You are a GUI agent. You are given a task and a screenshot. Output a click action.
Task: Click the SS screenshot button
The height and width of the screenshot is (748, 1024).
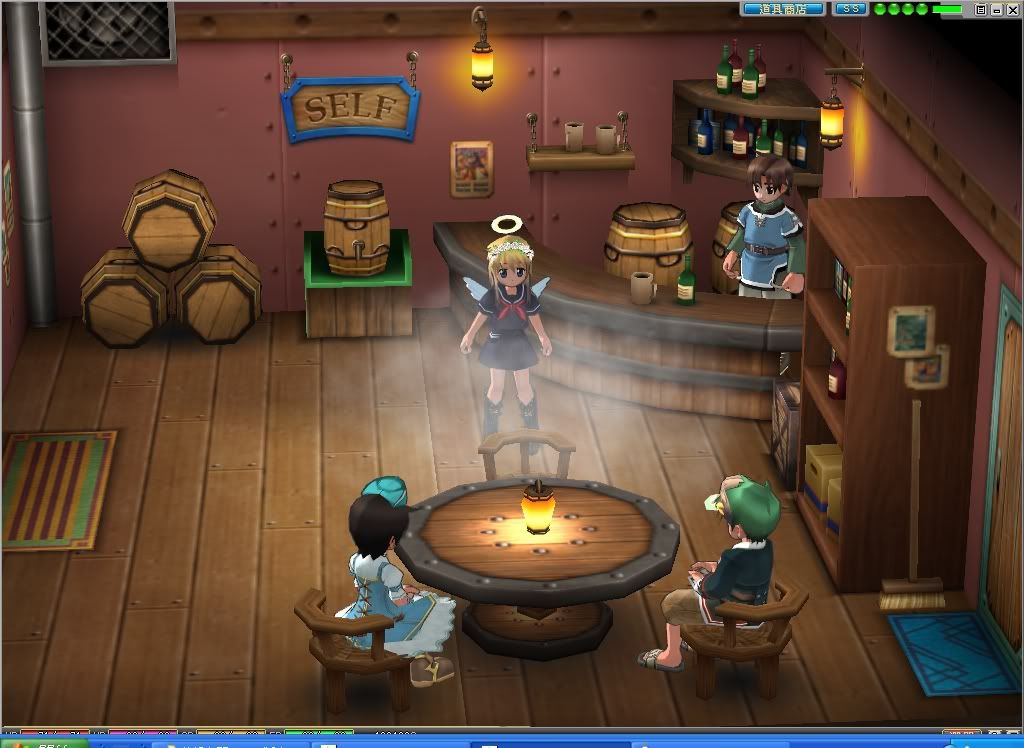(850, 9)
